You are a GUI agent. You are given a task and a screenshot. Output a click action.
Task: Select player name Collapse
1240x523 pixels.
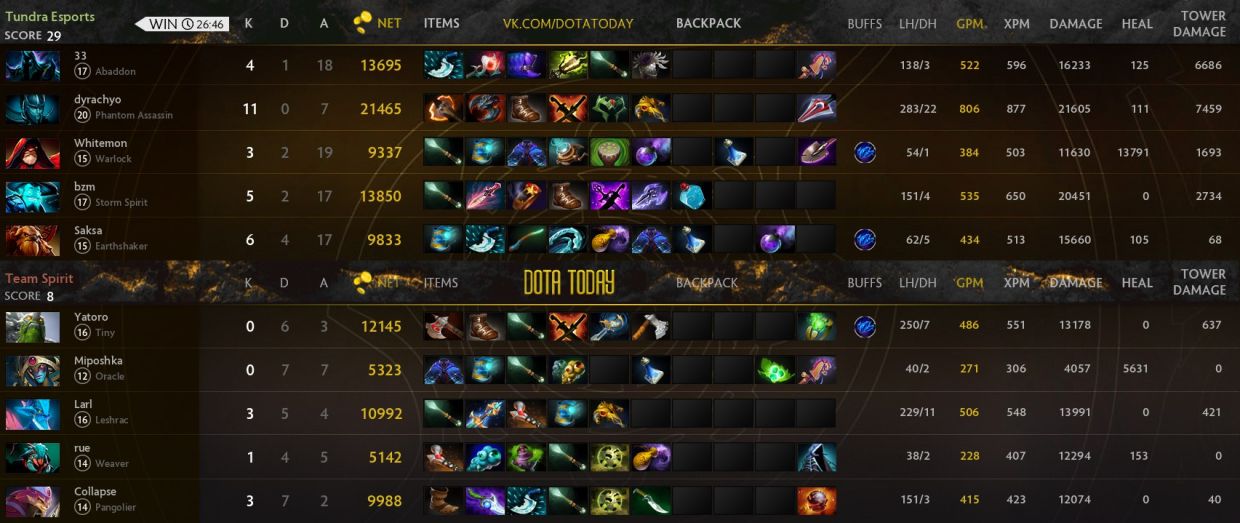coord(95,492)
